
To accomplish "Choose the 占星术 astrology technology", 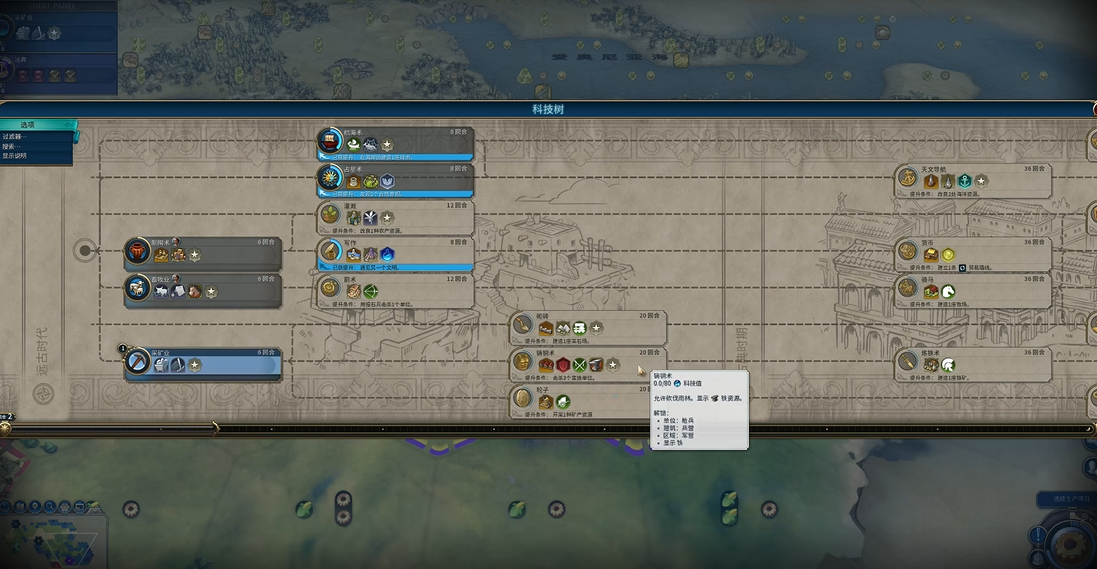I will coord(395,179).
